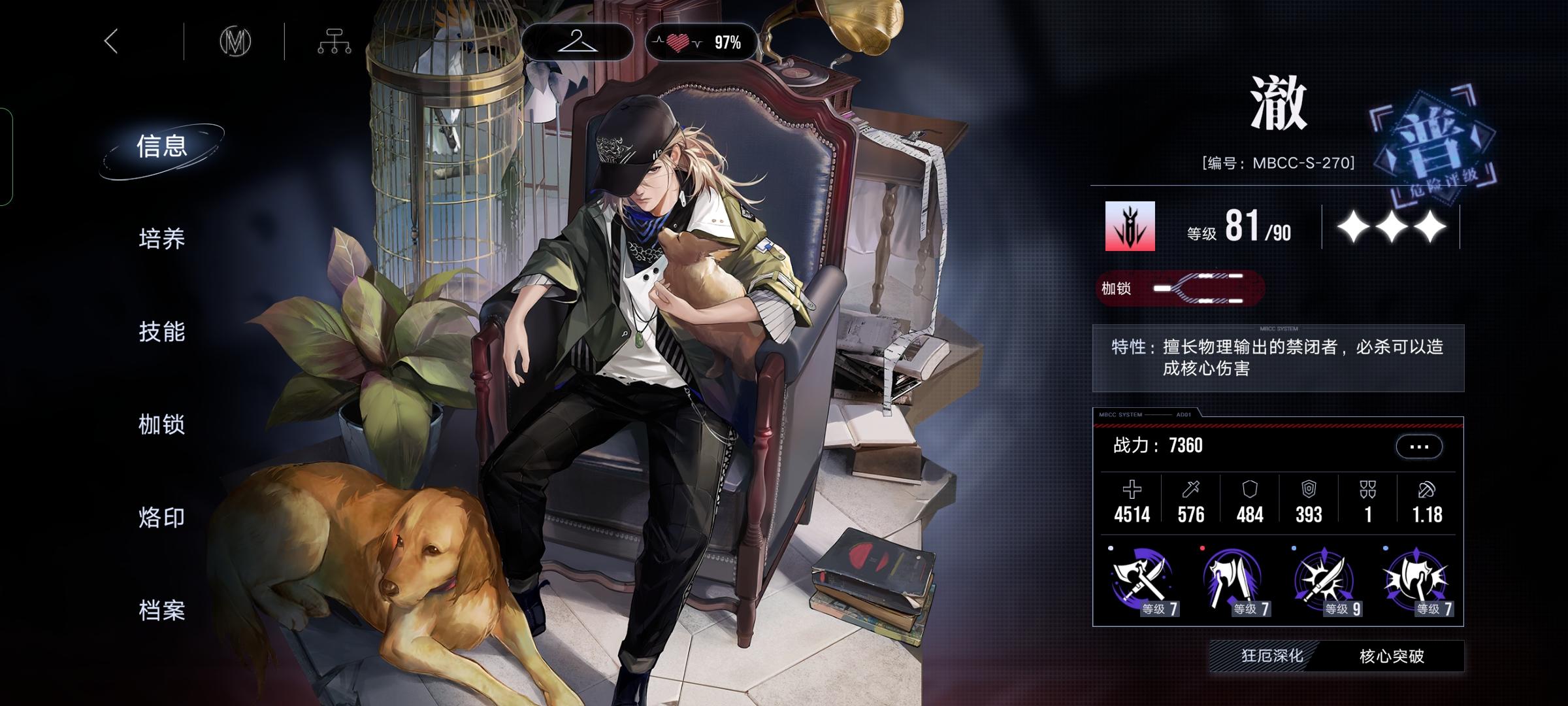
Task: Select the 信息 tab
Action: point(162,146)
